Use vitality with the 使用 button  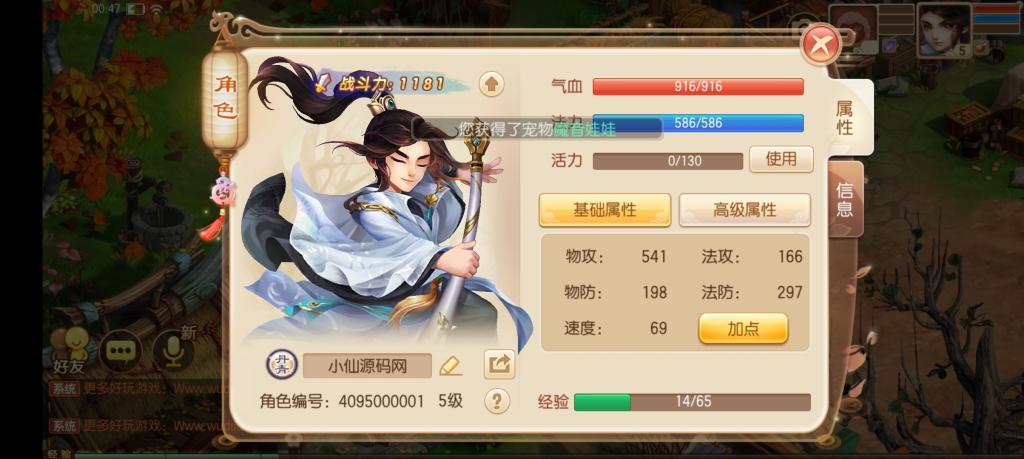point(781,159)
